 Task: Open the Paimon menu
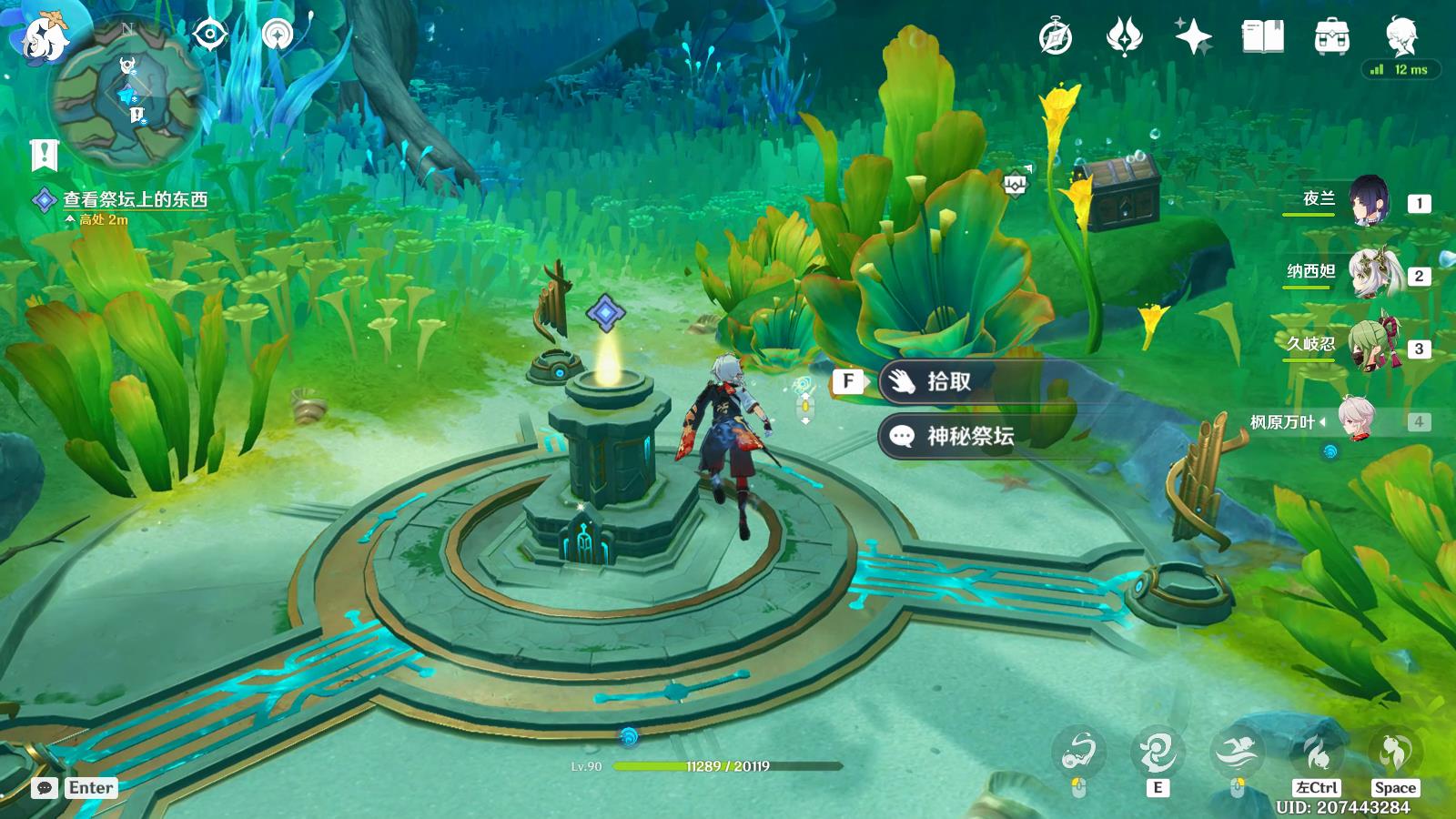tap(41, 36)
